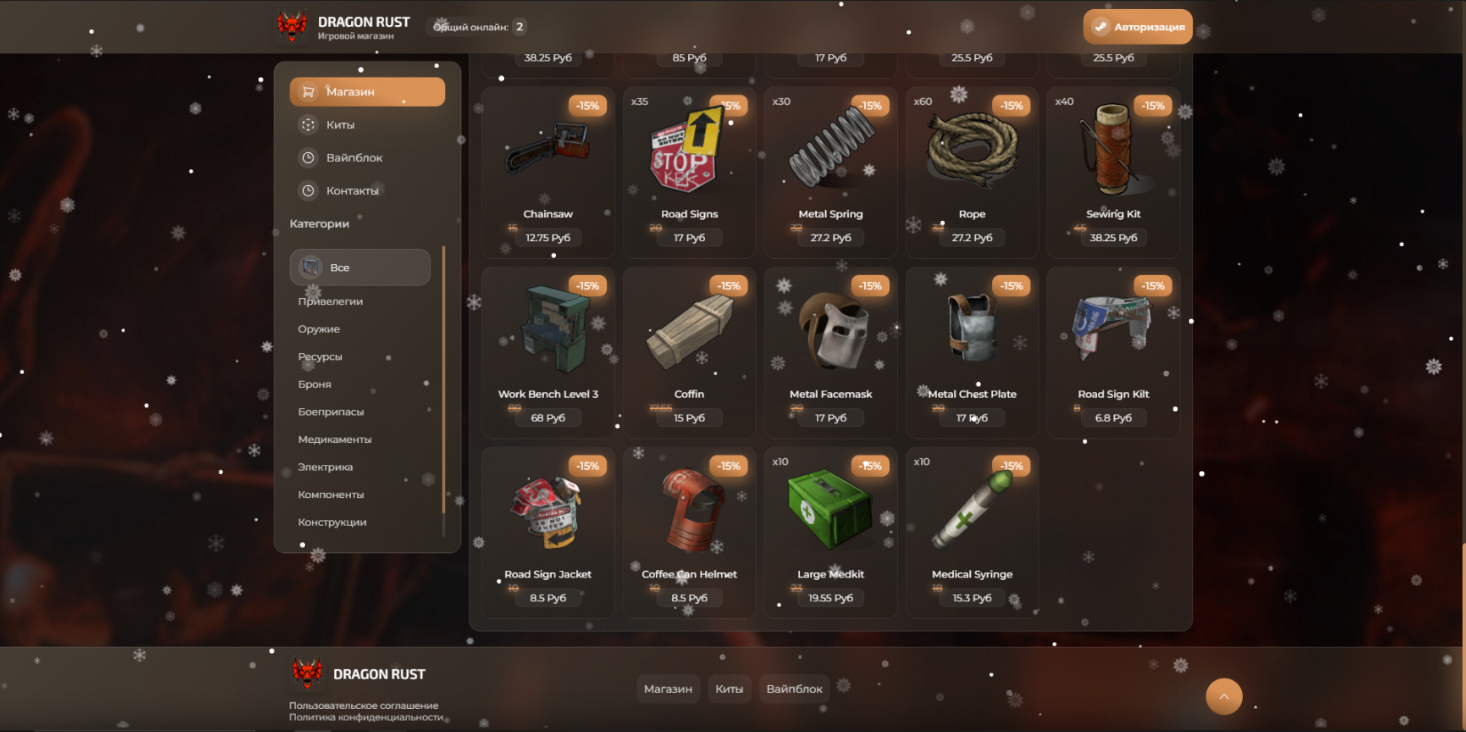1466x732 pixels.
Task: Open the Киты section in sidebar
Action: (x=340, y=125)
